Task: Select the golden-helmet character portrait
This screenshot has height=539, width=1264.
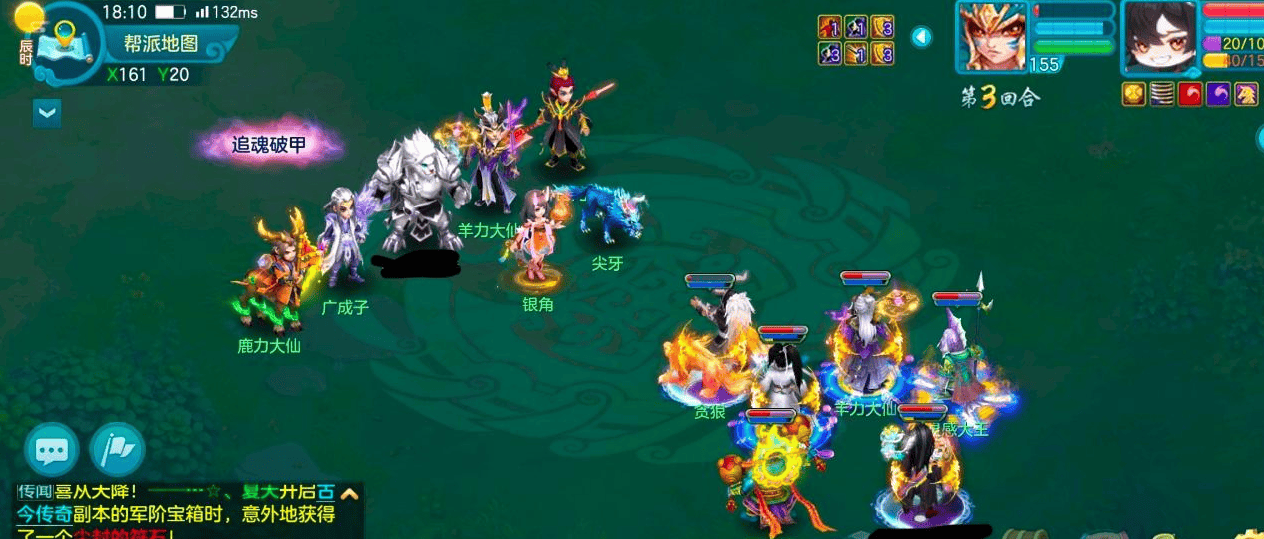Action: (992, 37)
